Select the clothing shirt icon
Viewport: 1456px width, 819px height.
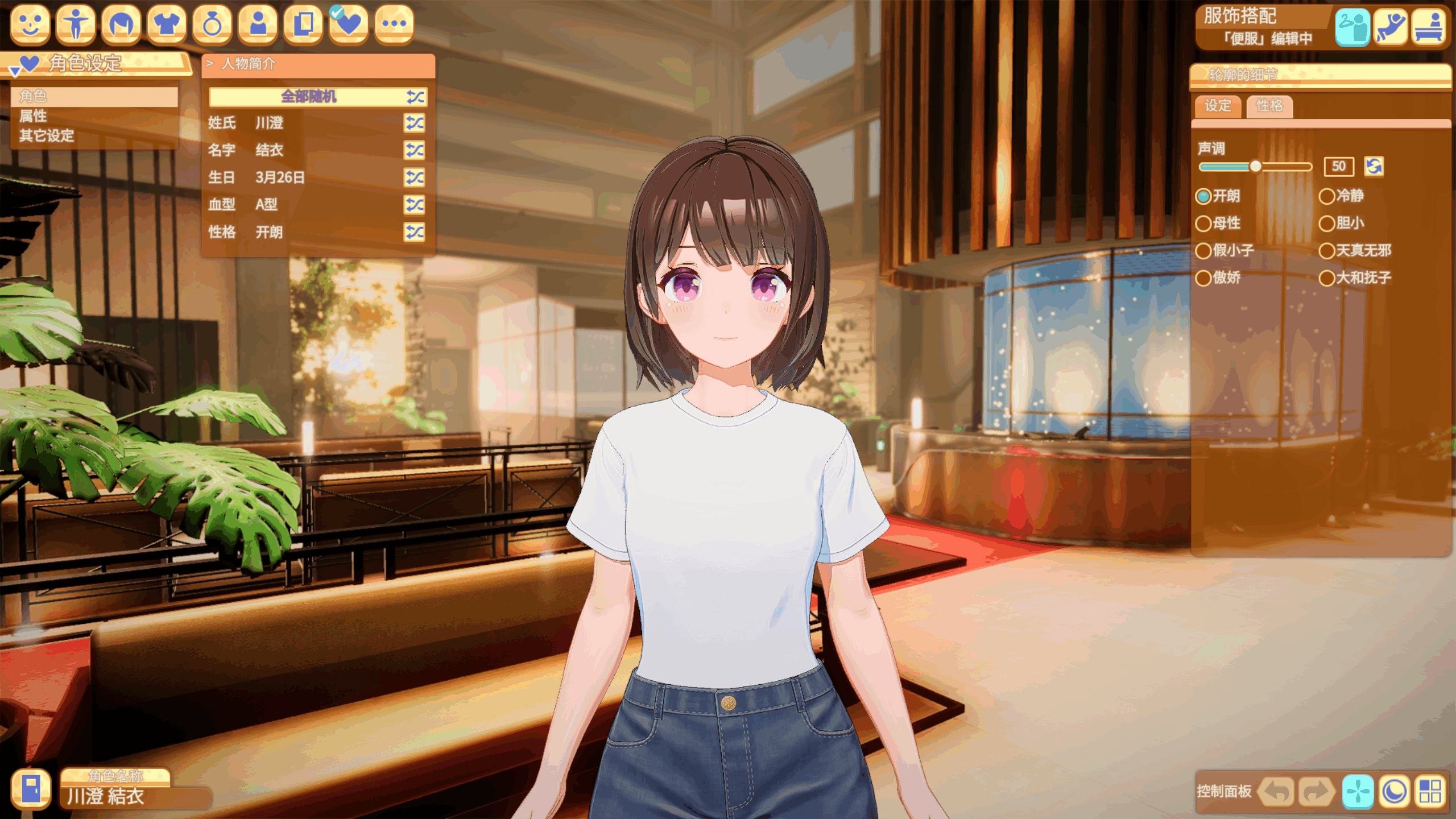click(167, 25)
